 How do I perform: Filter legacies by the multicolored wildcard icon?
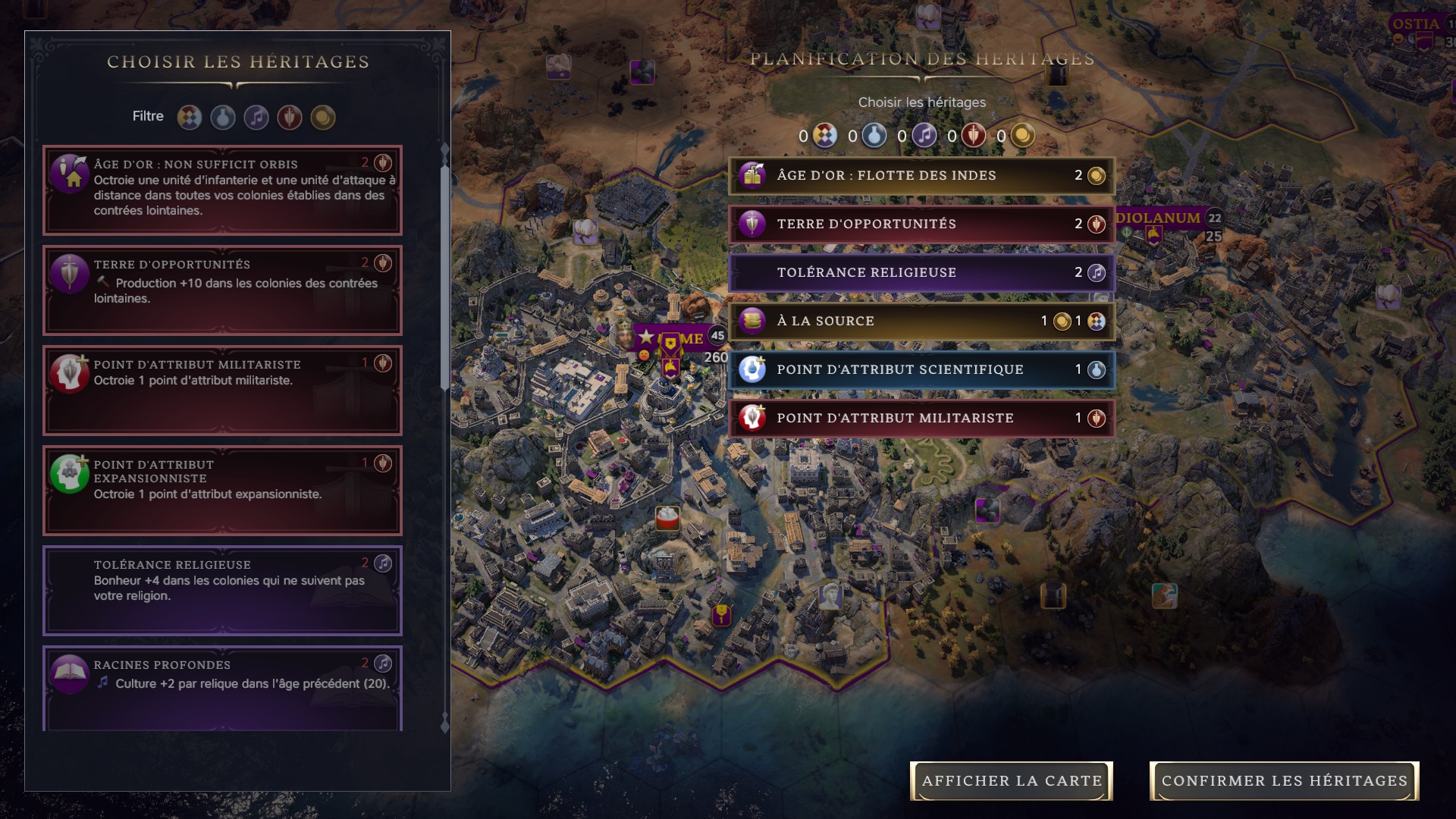click(190, 117)
